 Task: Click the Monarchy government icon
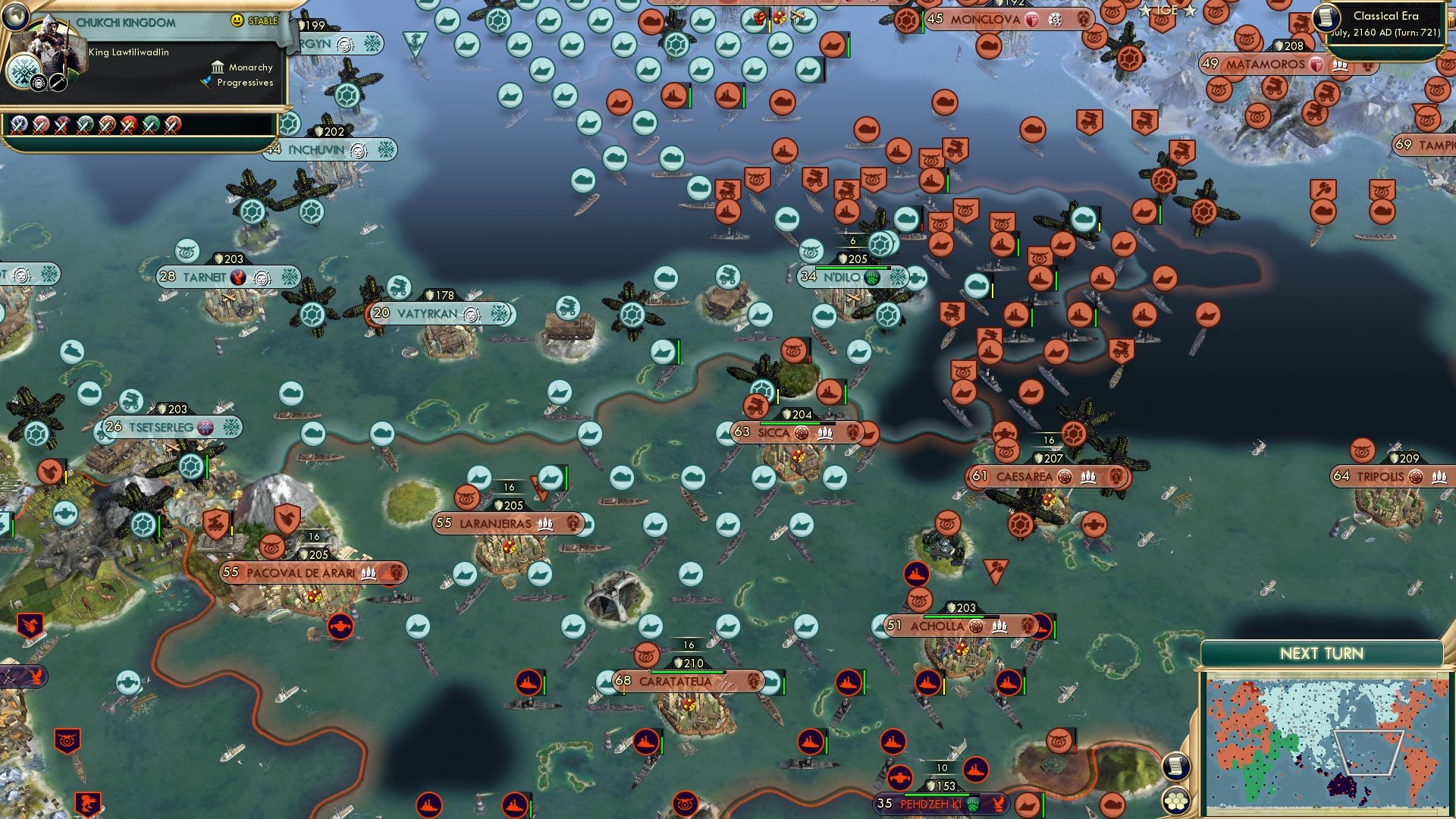pos(218,67)
